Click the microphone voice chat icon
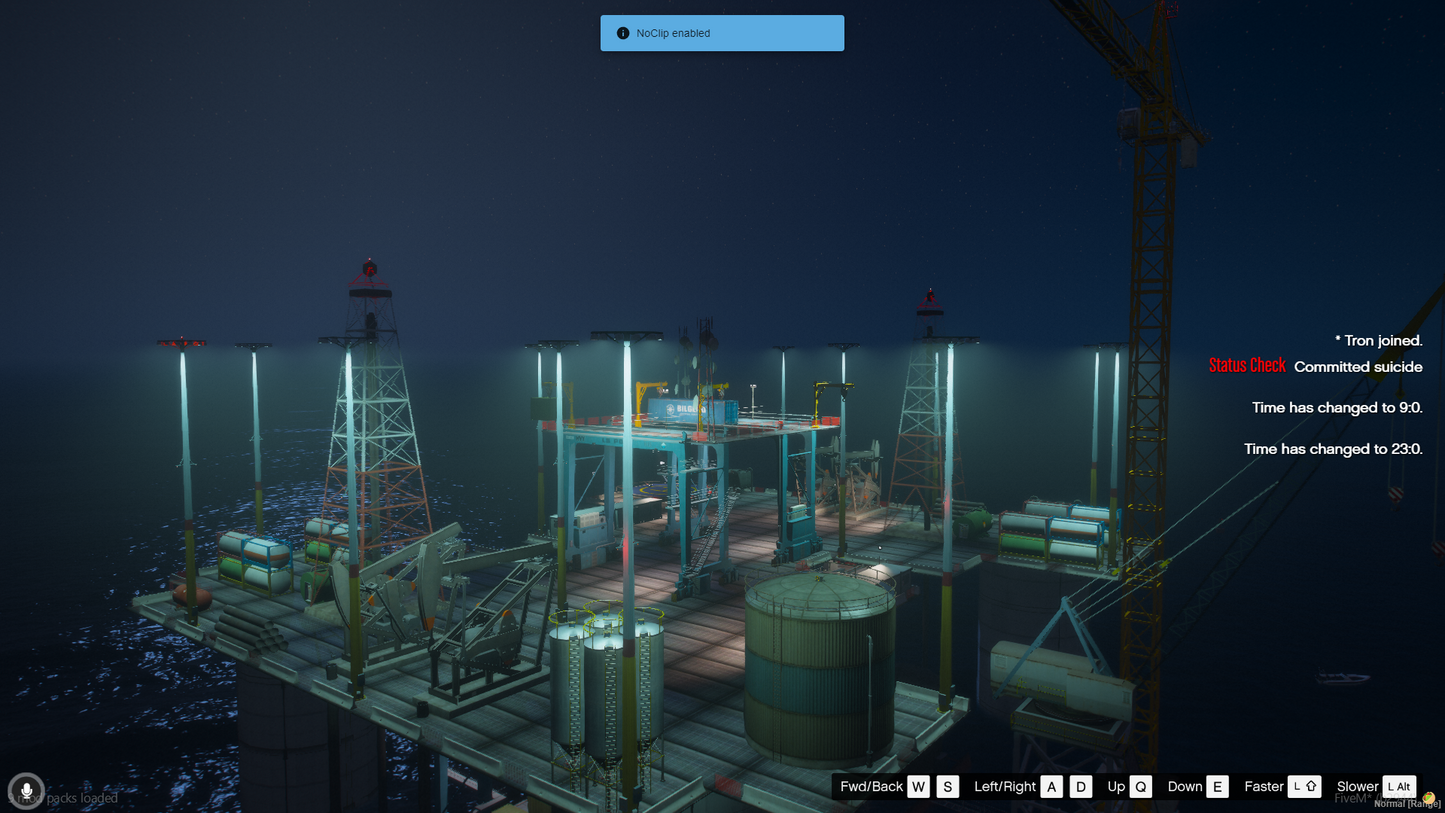1445x813 pixels. tap(26, 791)
